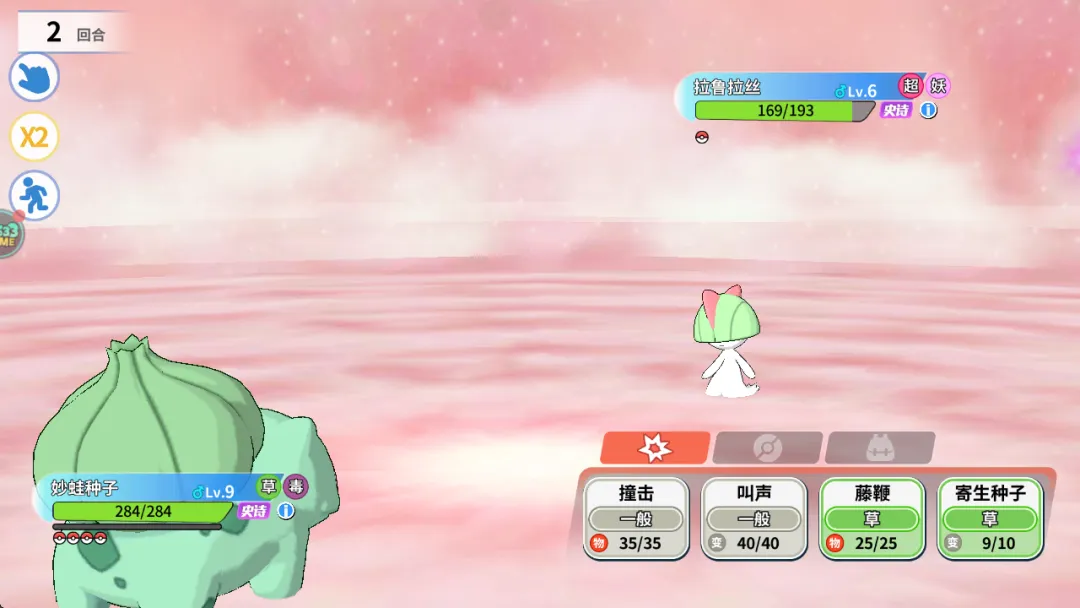Tap the 草 grass type badge of 妙蛙种子

(x=268, y=487)
